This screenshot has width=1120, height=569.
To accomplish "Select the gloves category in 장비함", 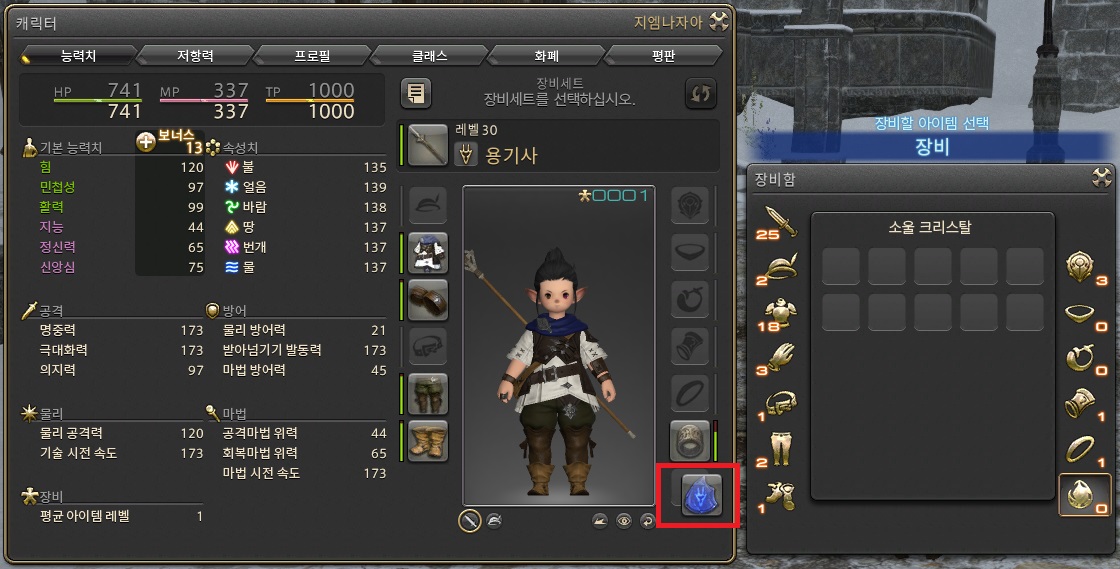I will click(780, 353).
